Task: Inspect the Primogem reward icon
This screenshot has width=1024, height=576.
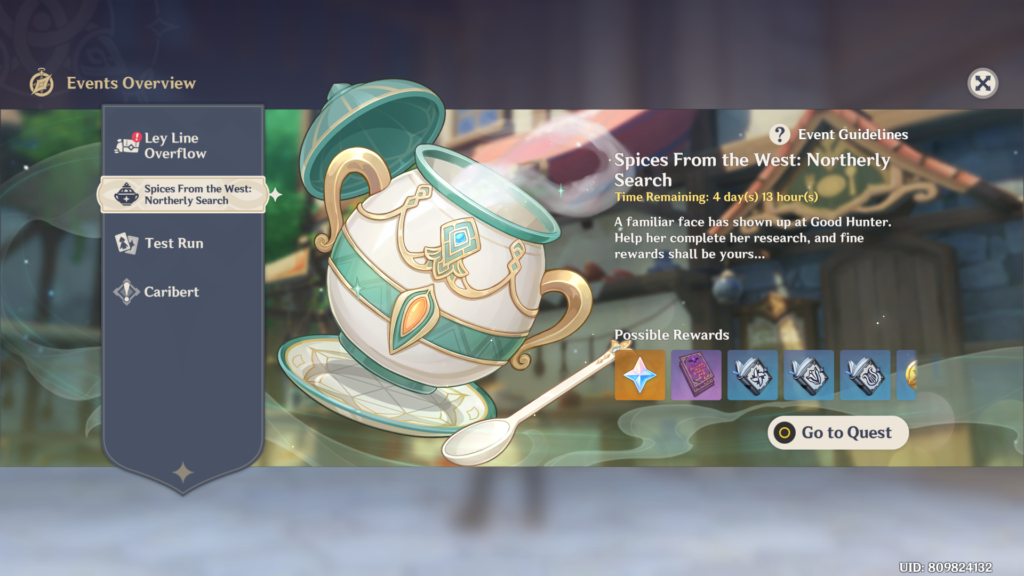Action: (640, 375)
